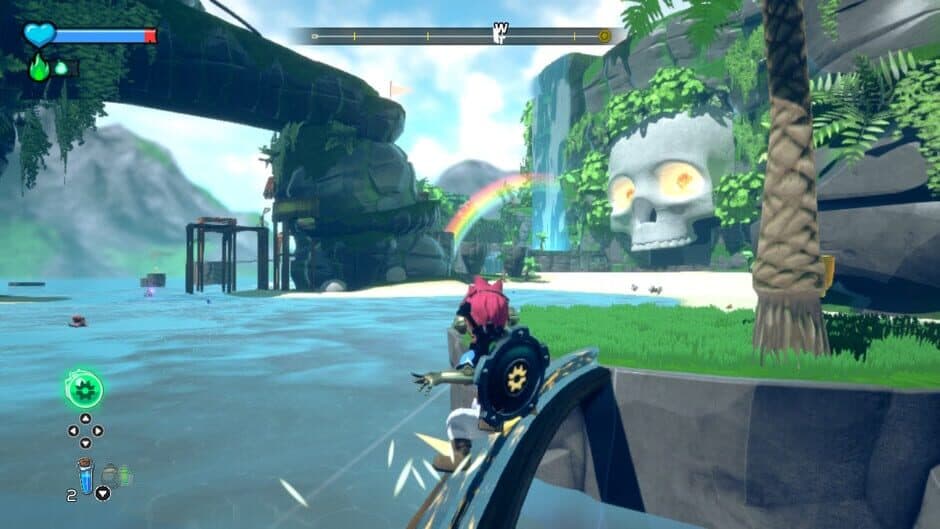Click the small green droplet icon
The image size is (940, 529).
61,68
